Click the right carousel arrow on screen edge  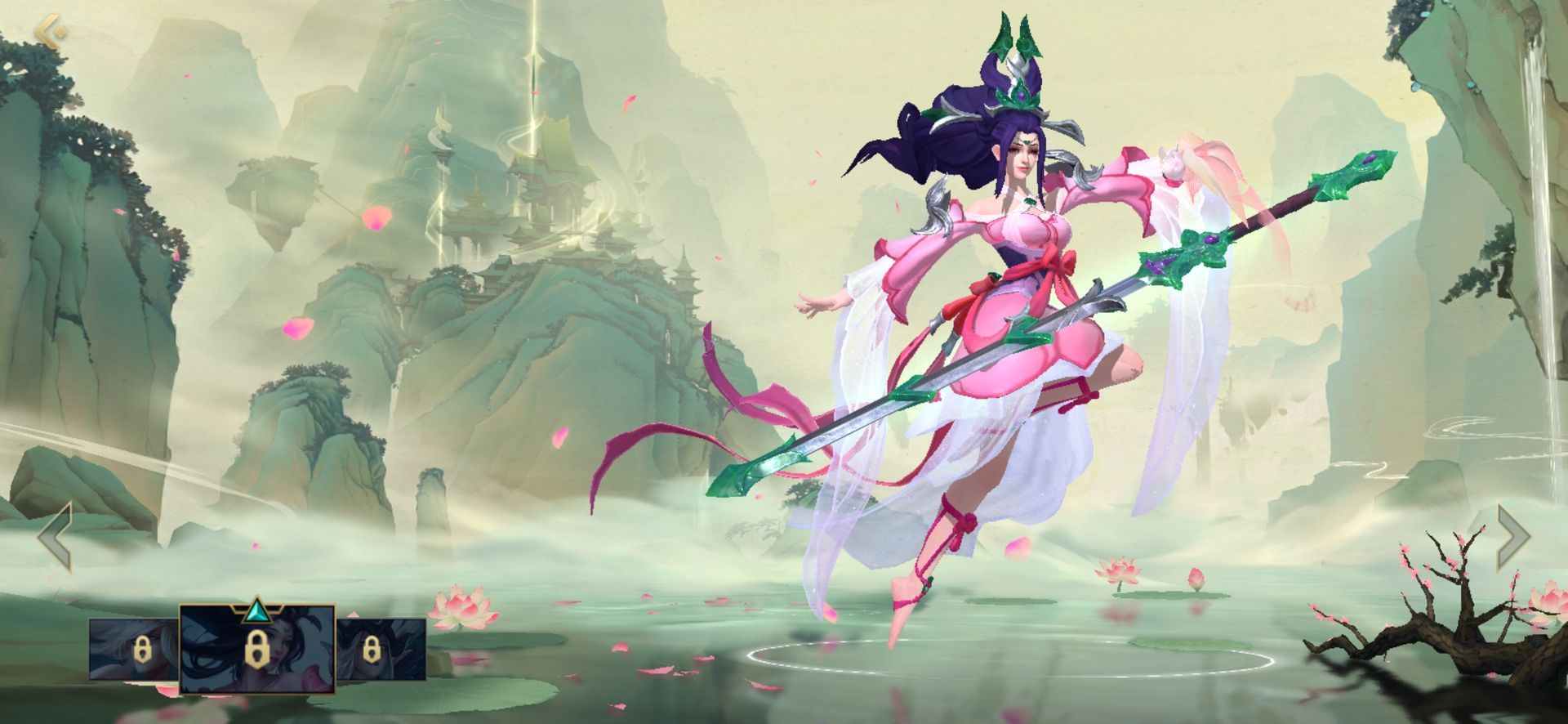click(x=1515, y=538)
